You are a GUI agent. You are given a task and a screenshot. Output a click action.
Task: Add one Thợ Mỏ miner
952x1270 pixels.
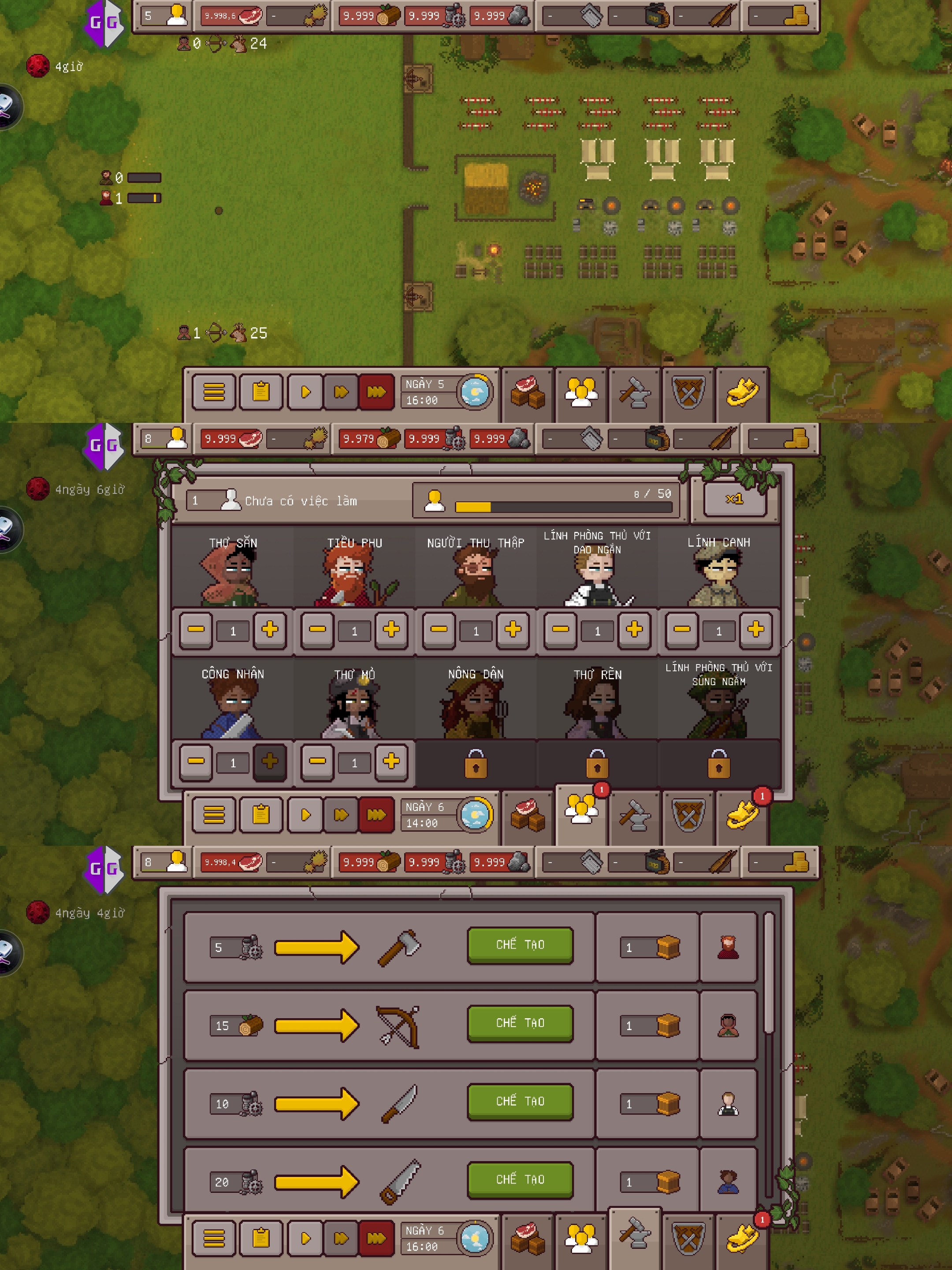tap(391, 761)
